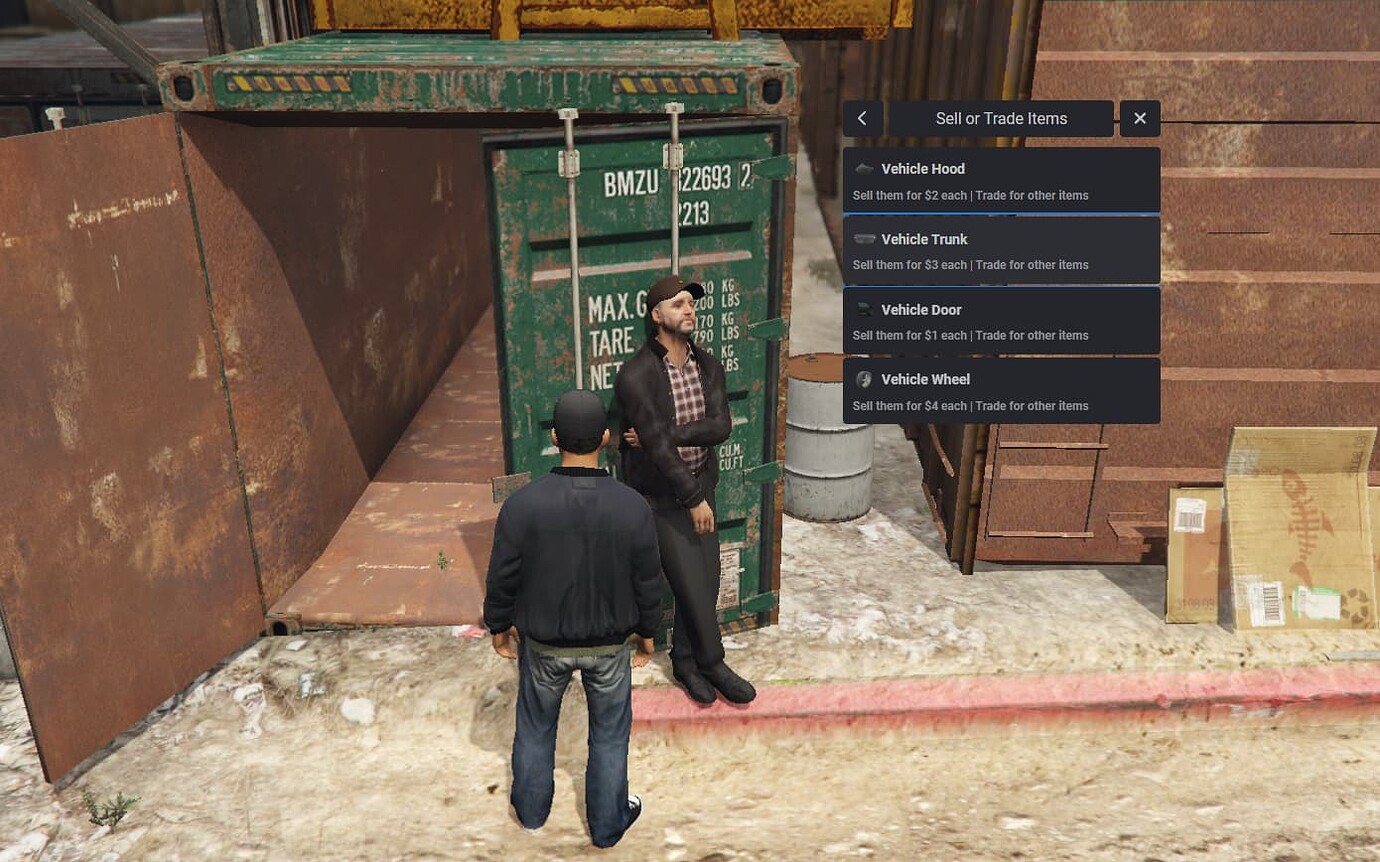Close the Sell or Trade Items window
This screenshot has width=1380, height=862.
click(x=1140, y=118)
